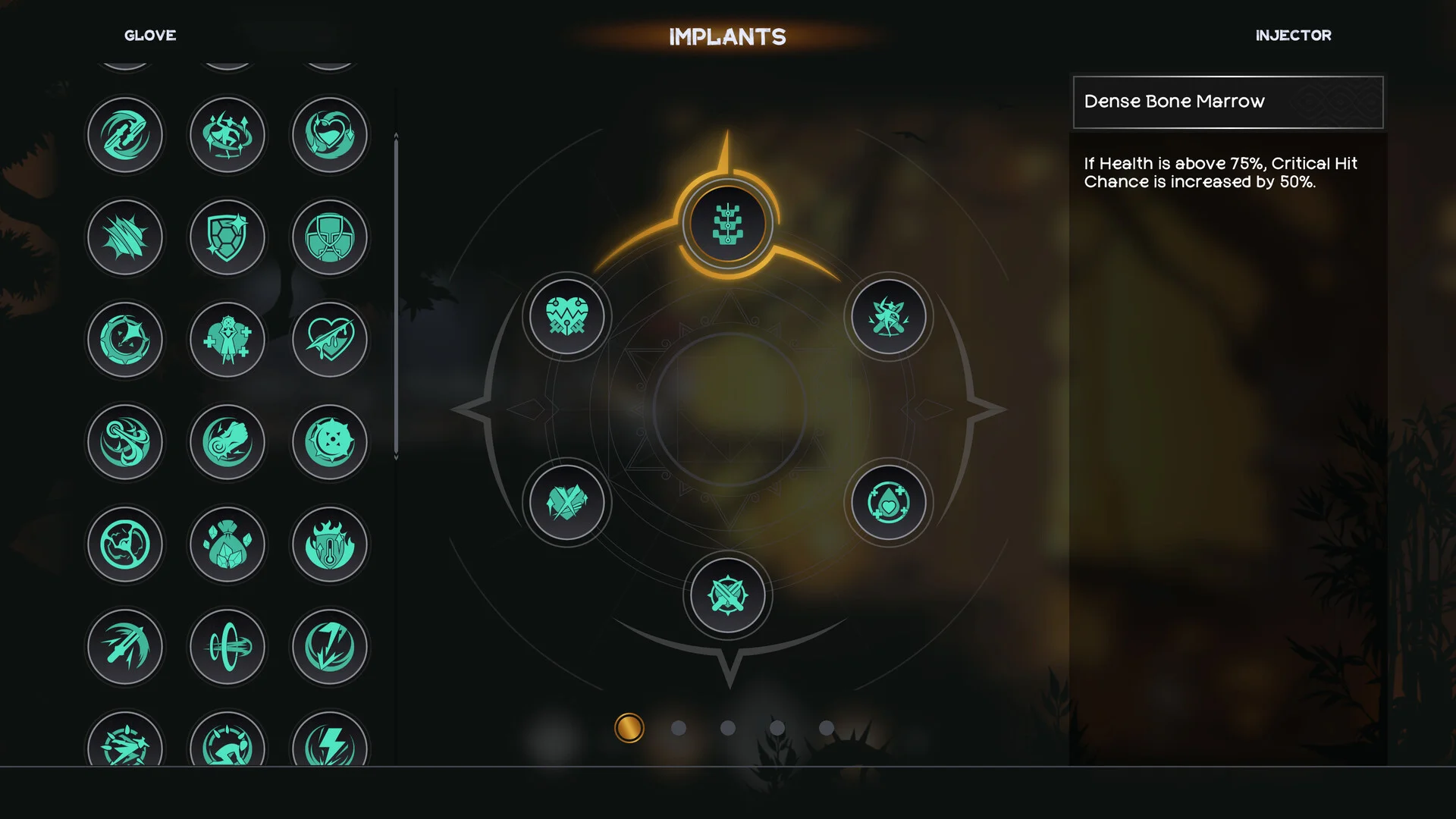
Task: Select the equipped Dense Bone Marrow implant slot
Action: tap(727, 224)
